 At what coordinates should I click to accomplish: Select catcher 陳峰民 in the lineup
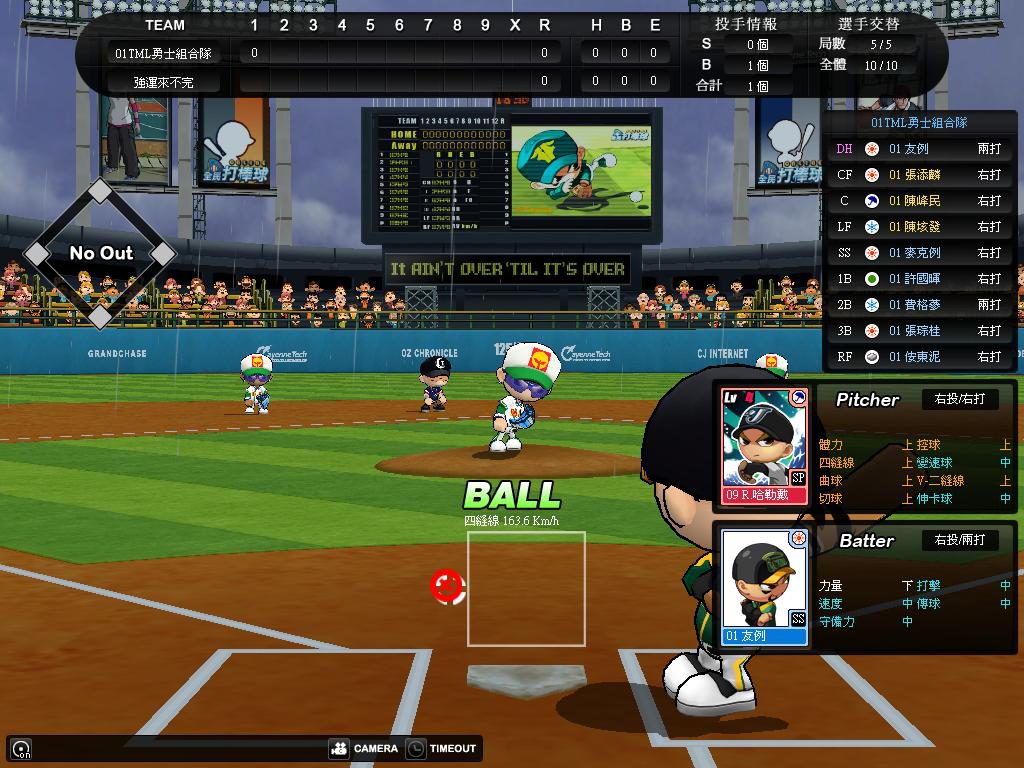pos(919,201)
